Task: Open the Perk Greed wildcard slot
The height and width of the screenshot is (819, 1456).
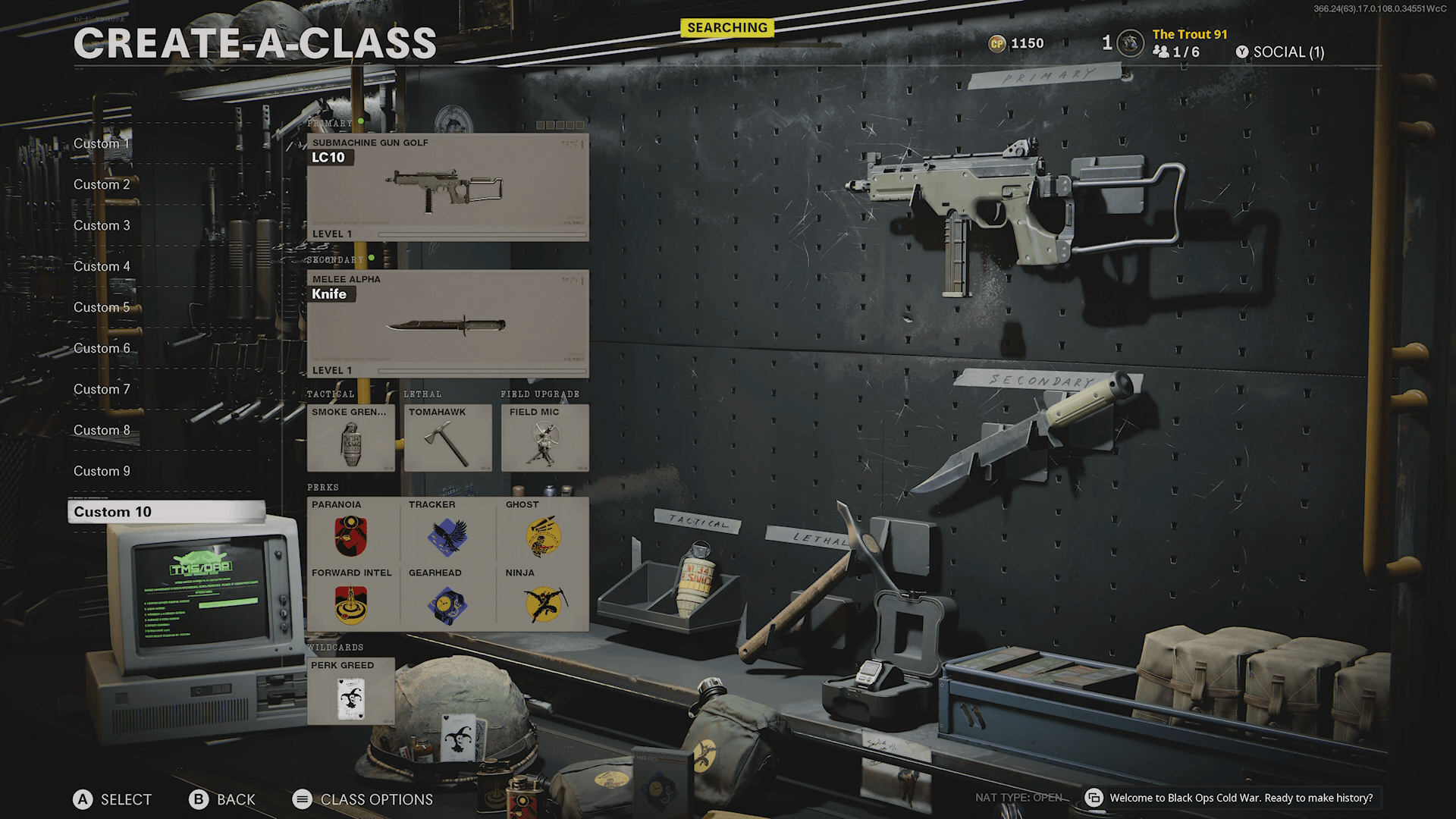Action: click(x=350, y=692)
